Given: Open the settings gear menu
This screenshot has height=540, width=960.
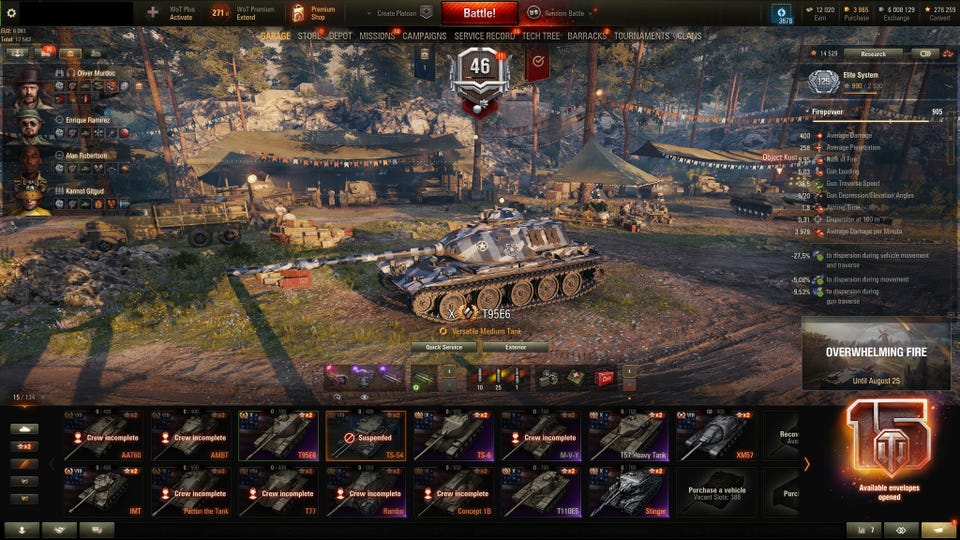Looking at the screenshot, I should tap(12, 13).
